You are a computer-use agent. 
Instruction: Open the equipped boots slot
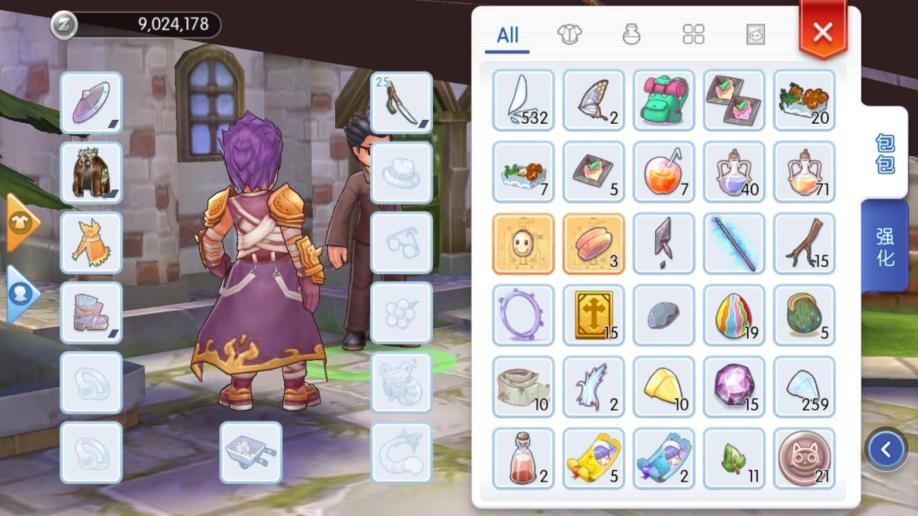click(91, 312)
